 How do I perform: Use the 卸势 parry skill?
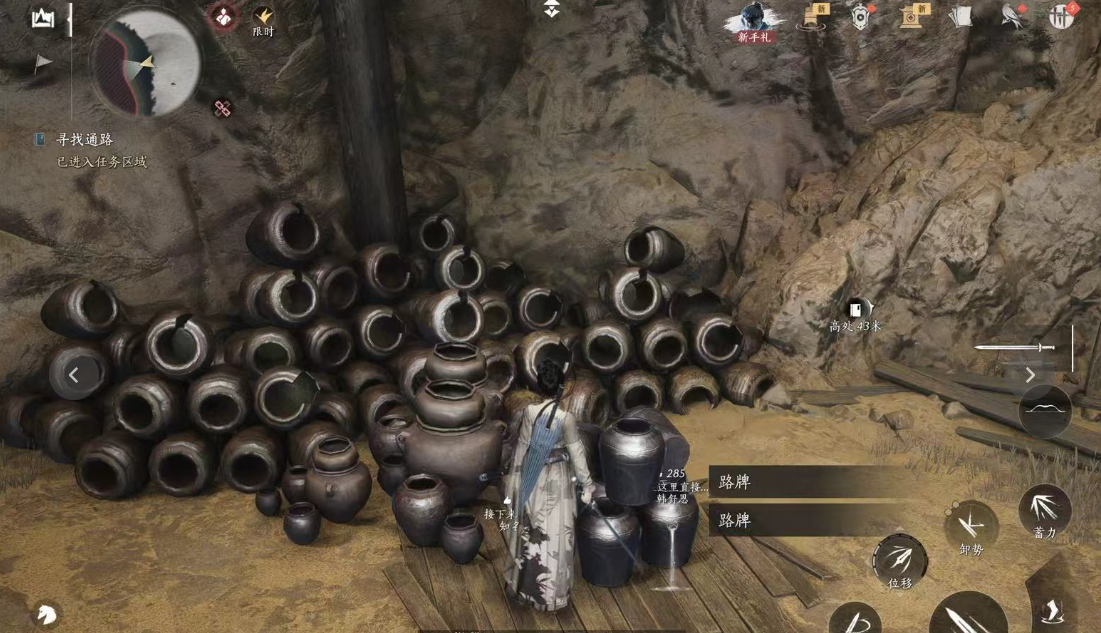point(970,527)
